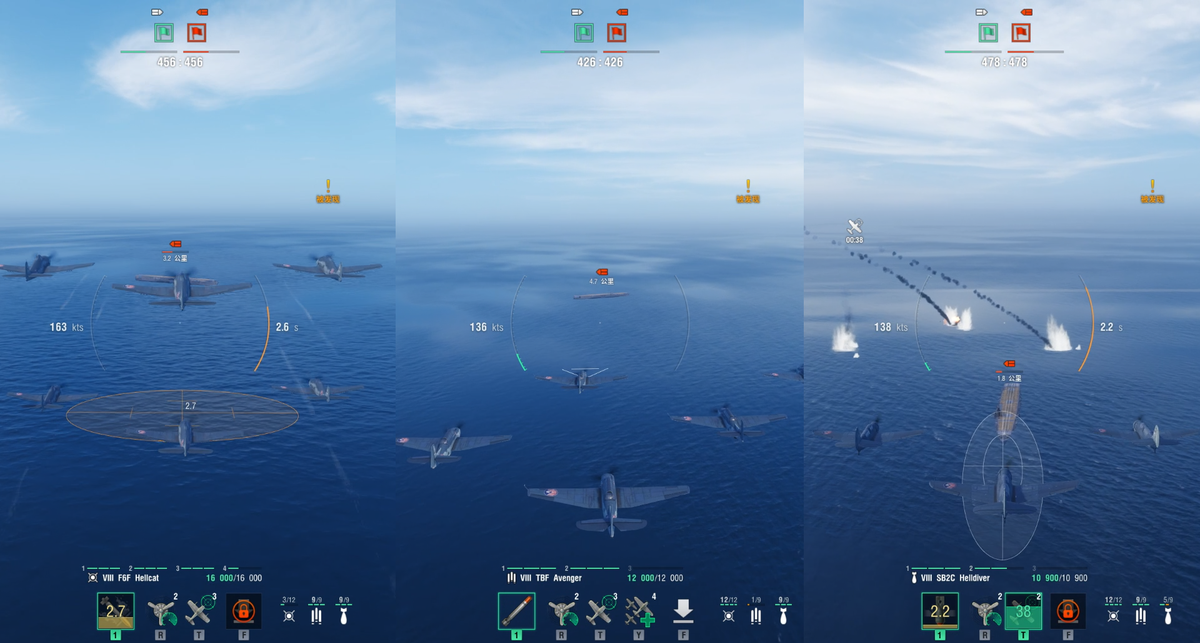1200x643 pixels.
Task: Activate engine boost in the TBF Avenger panel
Action: point(560,611)
